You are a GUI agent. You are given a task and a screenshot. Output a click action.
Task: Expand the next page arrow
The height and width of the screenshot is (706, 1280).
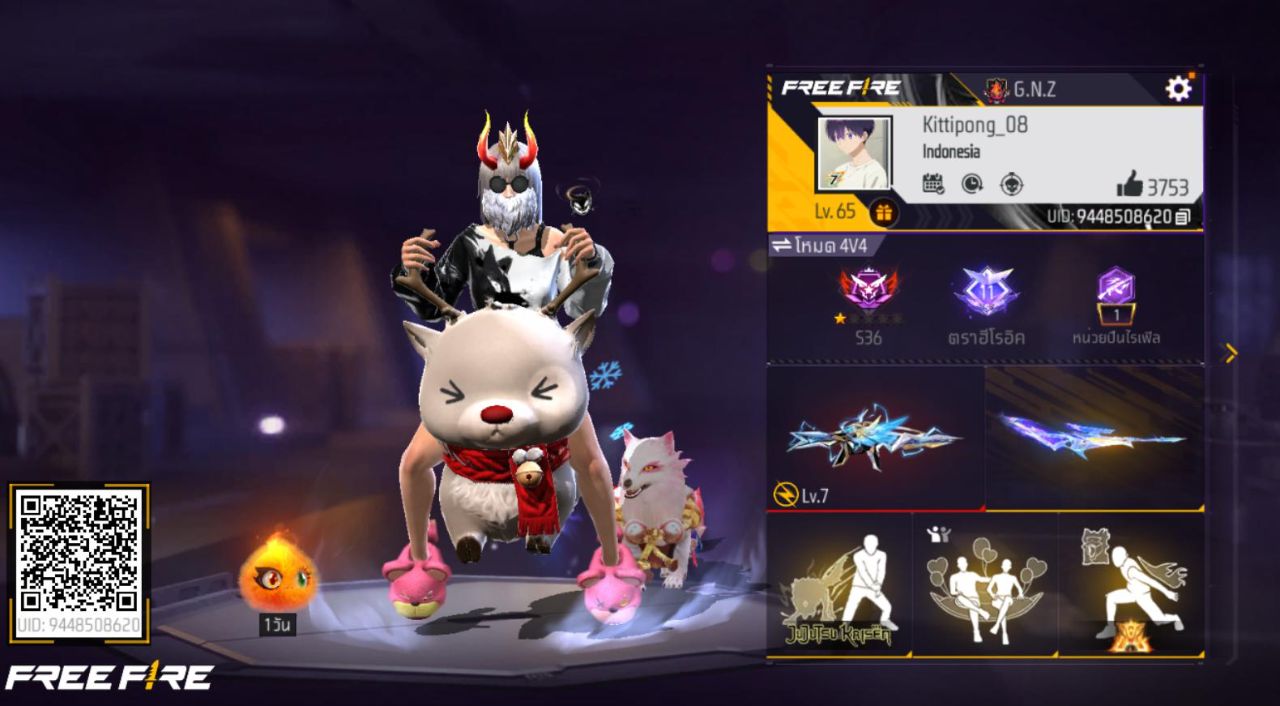(x=1231, y=353)
